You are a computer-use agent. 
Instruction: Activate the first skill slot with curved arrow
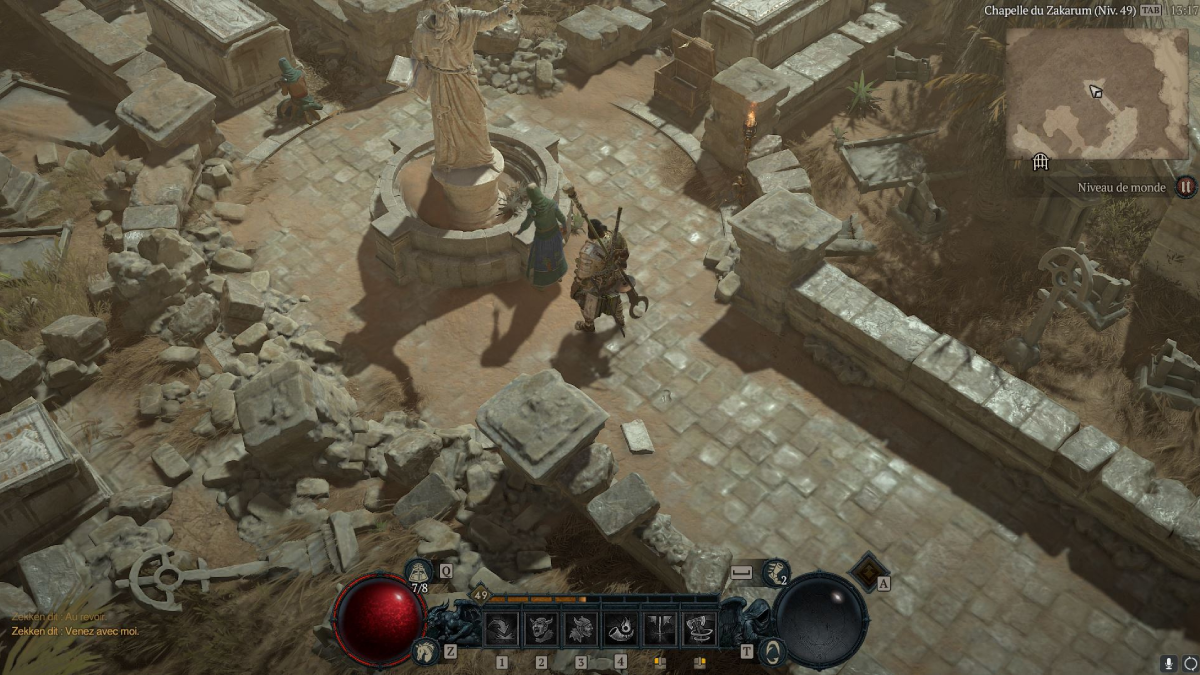point(502,629)
